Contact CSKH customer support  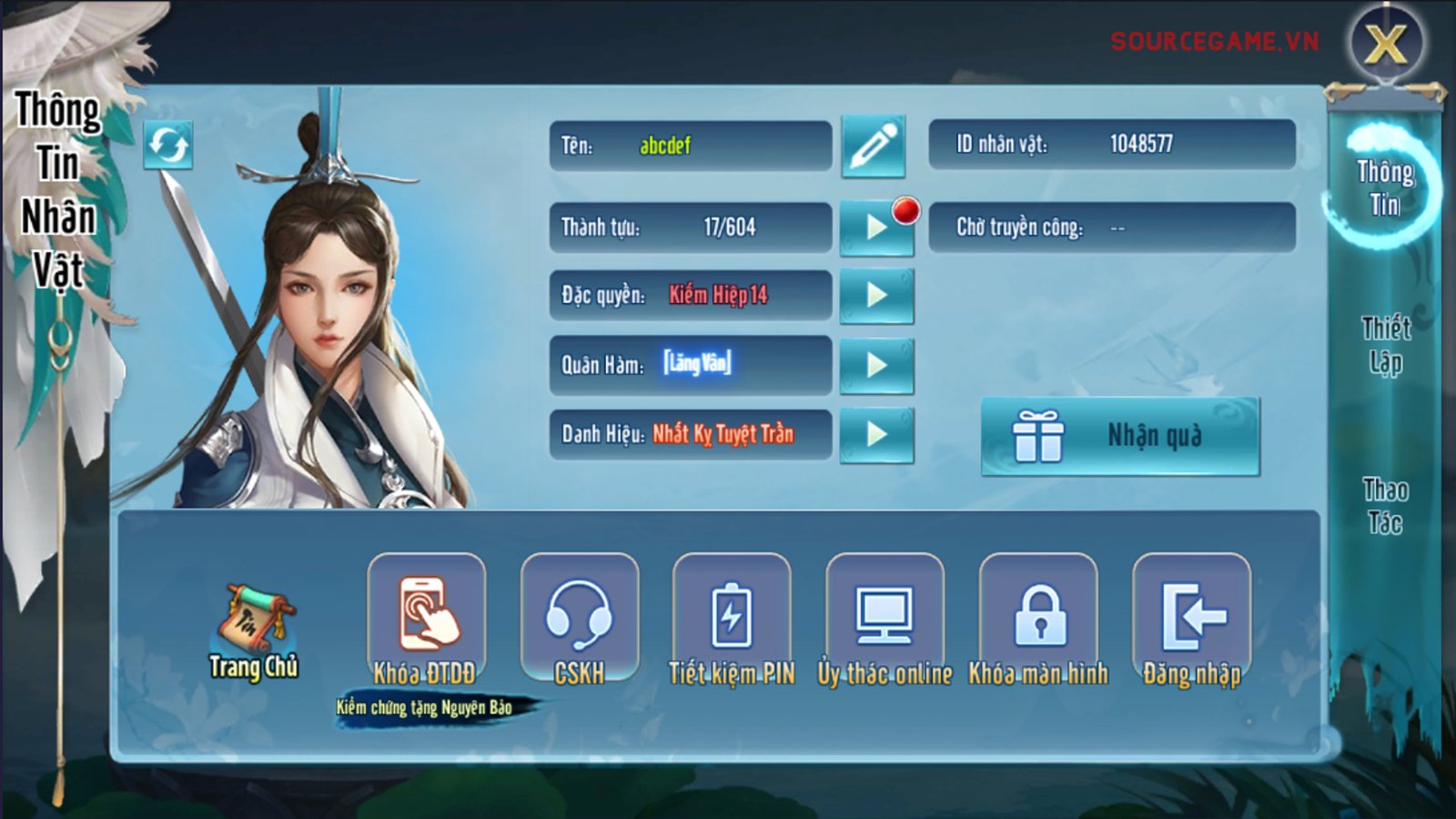579,617
